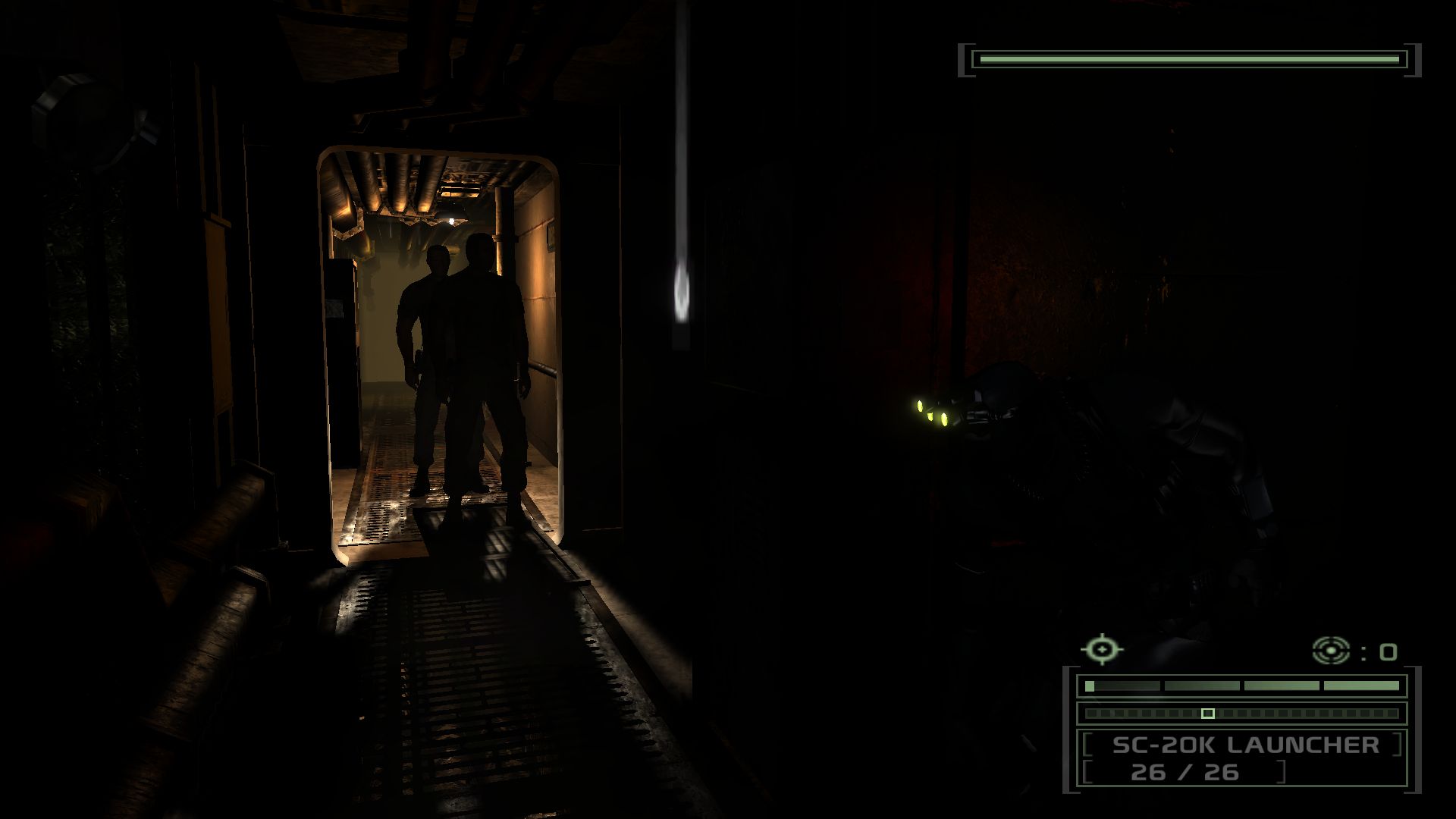This screenshot has height=819, width=1456.
Task: Click the concentric-rings alarm icon
Action: (1331, 651)
